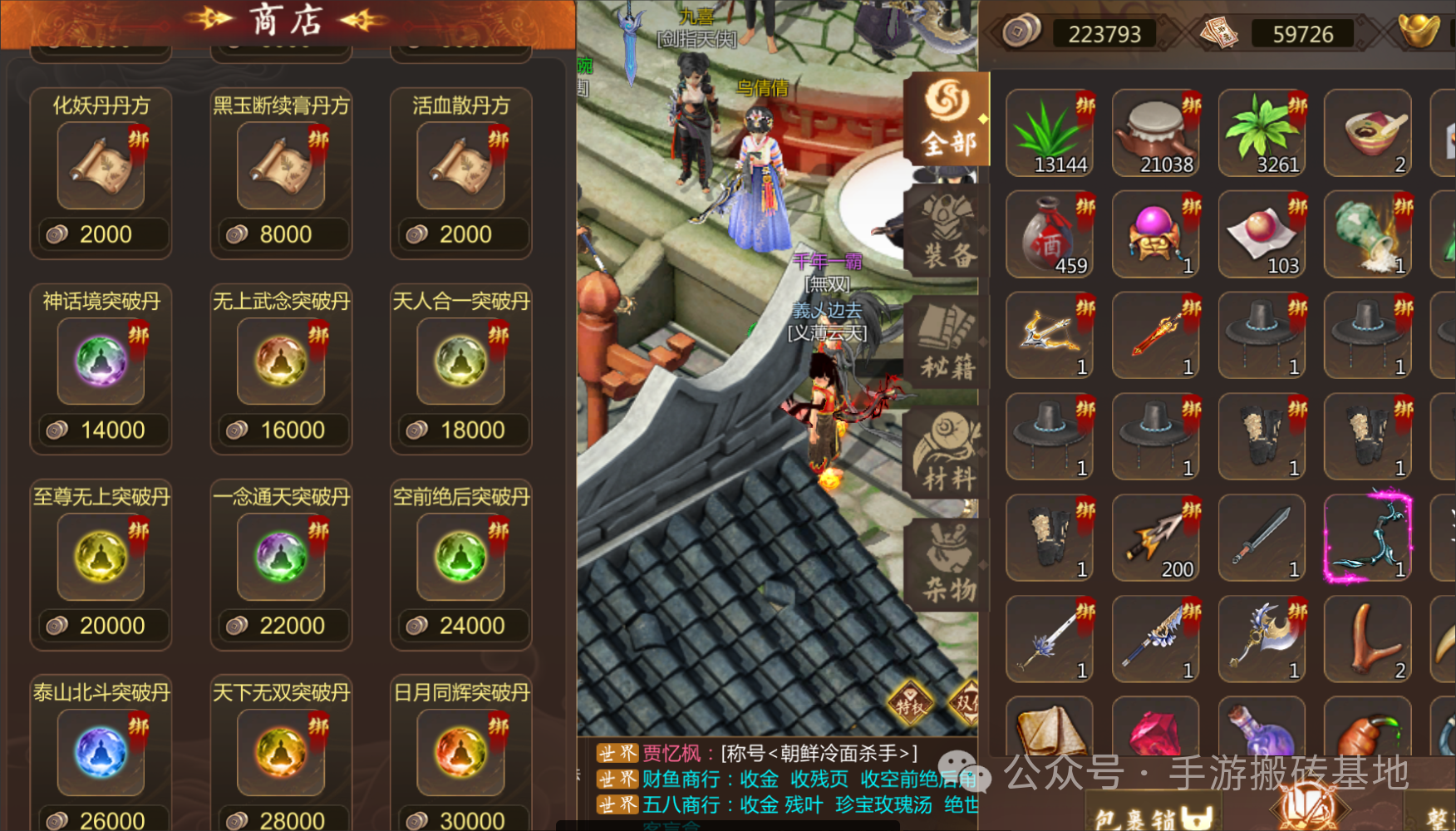1456x831 pixels.
Task: Select the 天人合一突破丹 pill
Action: coord(460,361)
